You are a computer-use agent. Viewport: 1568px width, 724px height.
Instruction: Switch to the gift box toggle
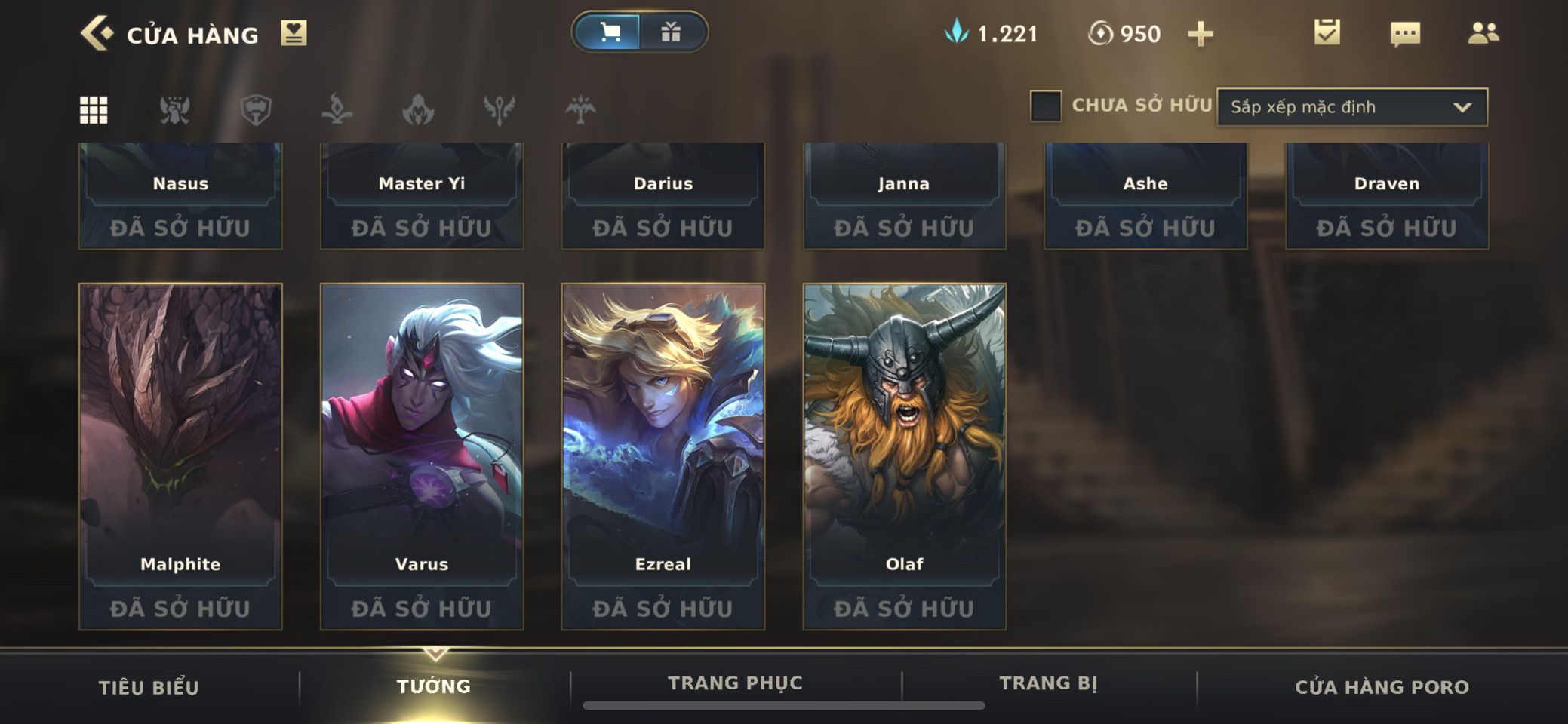click(671, 32)
